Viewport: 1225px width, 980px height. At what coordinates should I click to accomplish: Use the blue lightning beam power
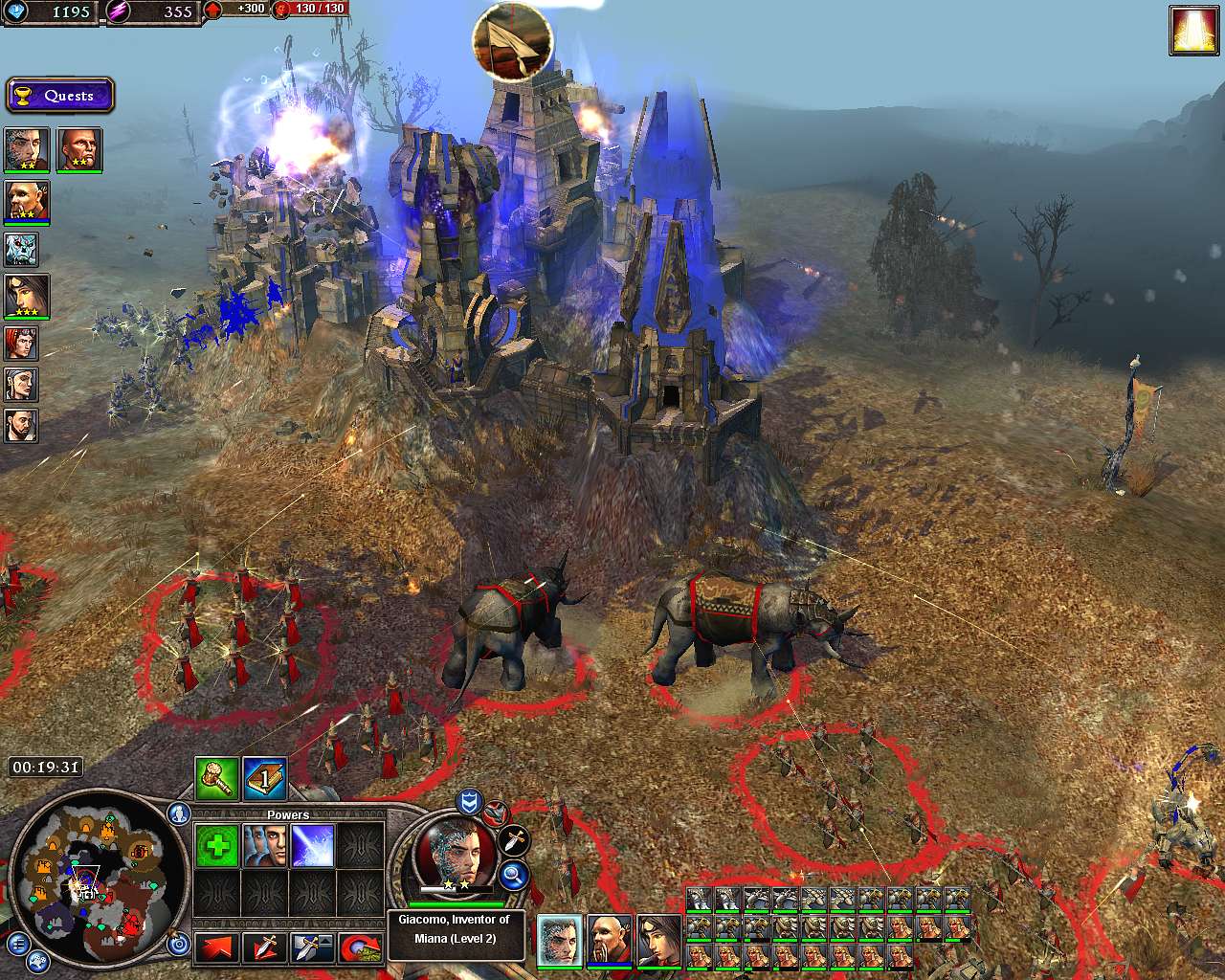pyautogui.click(x=312, y=846)
